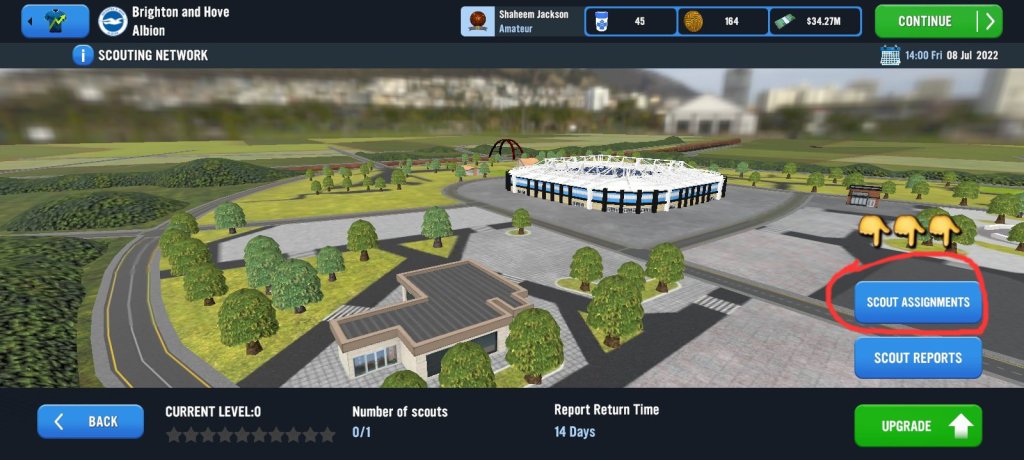Check the $34.27M cash balance

click(817, 21)
